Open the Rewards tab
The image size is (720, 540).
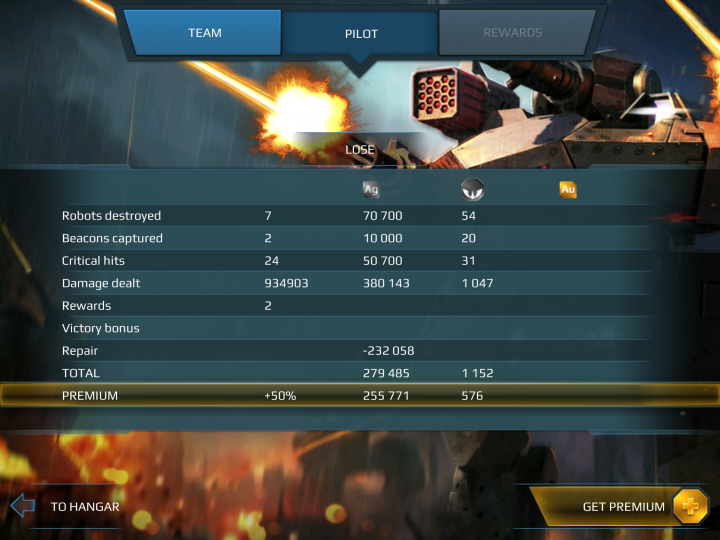click(512, 33)
